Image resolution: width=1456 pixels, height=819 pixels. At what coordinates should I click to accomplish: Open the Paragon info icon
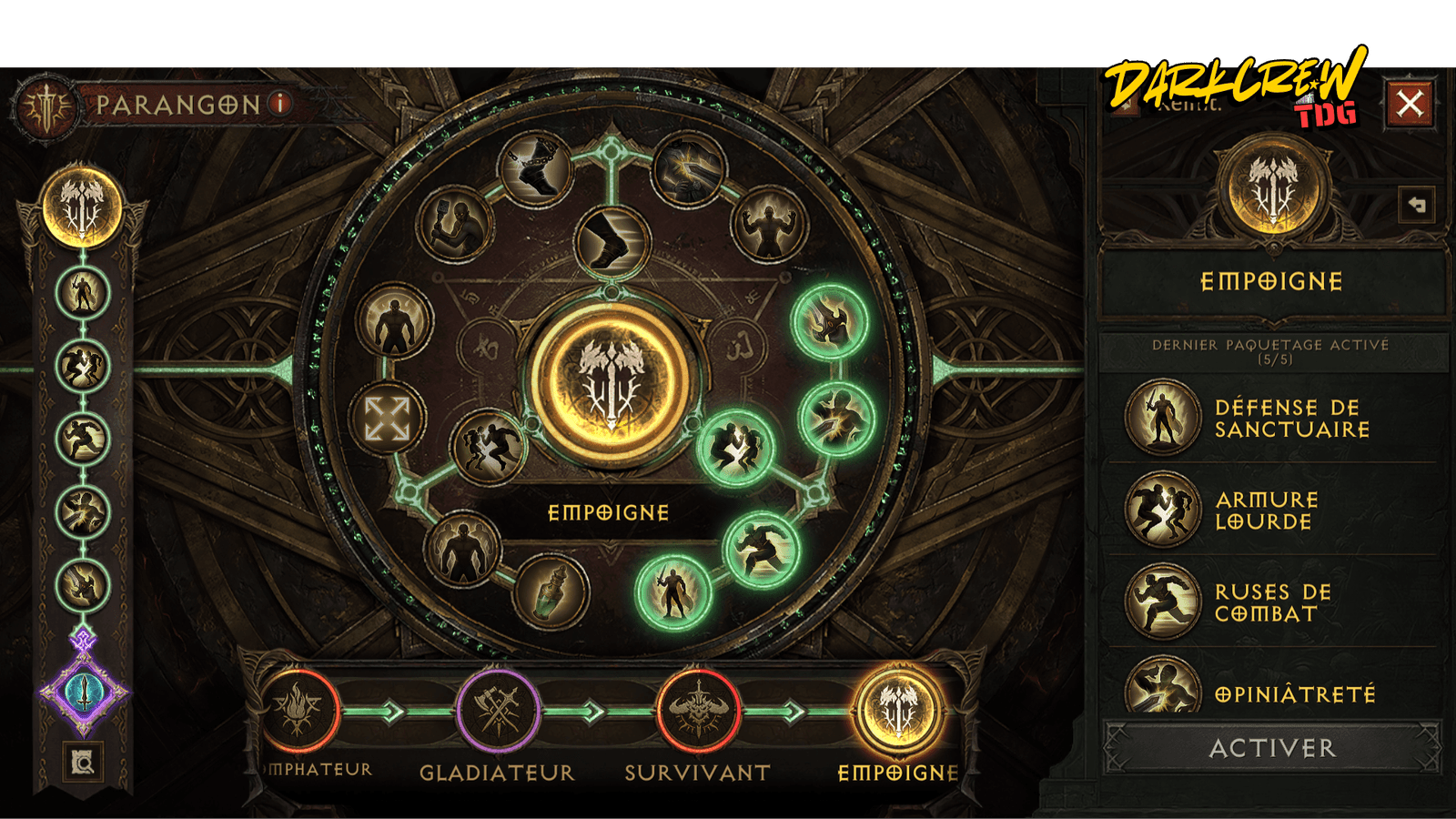282,104
